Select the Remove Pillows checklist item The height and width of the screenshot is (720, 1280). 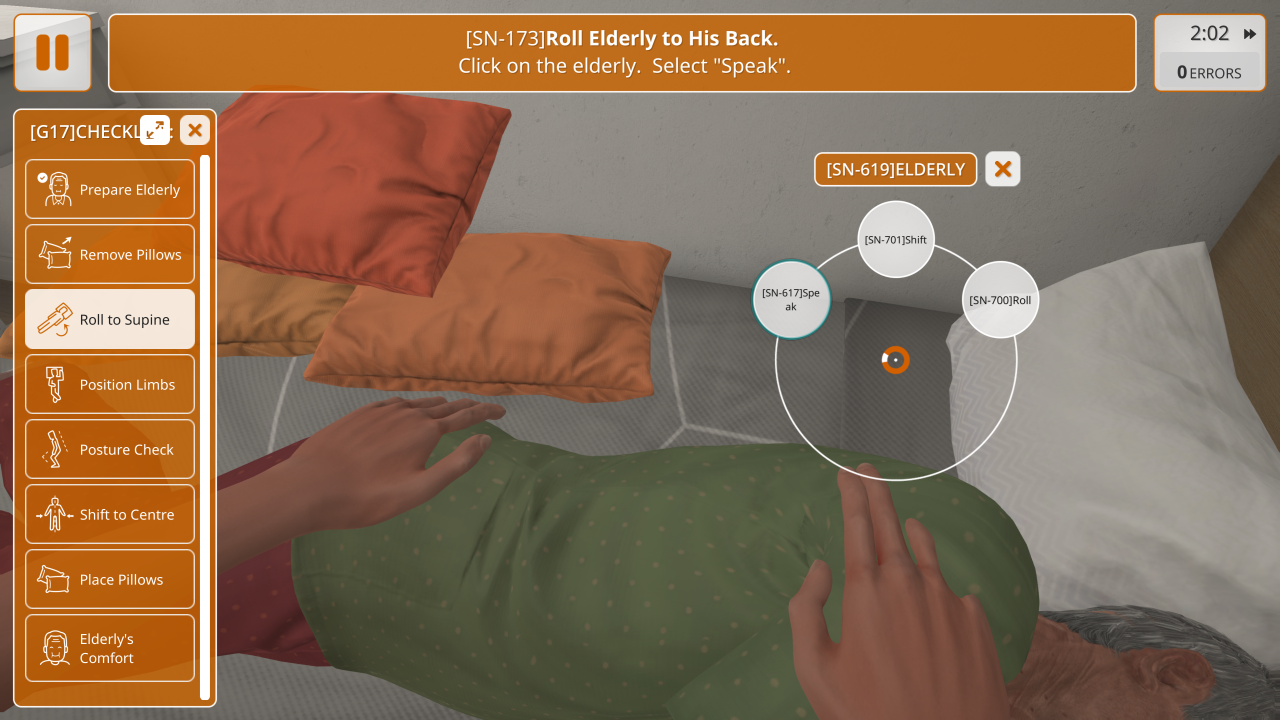point(110,254)
